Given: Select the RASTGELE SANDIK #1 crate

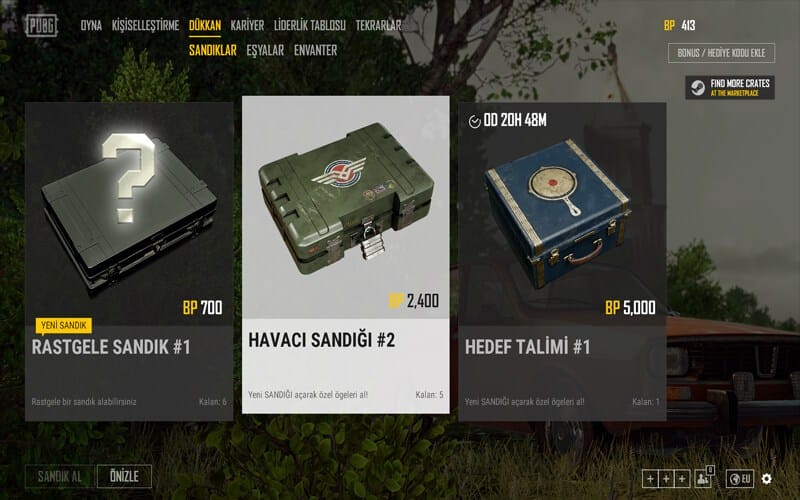Looking at the screenshot, I should 129,260.
